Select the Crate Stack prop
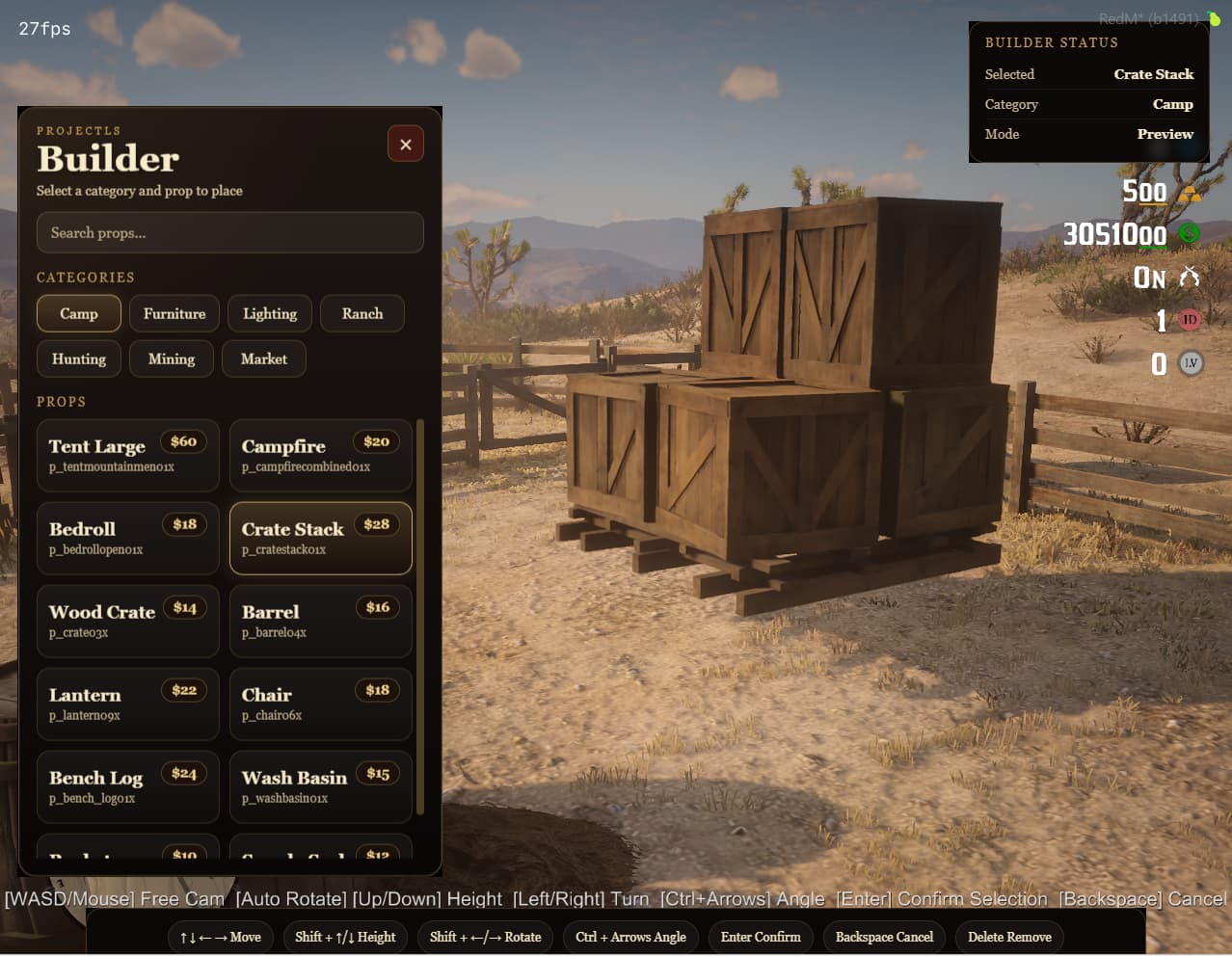Image resolution: width=1232 pixels, height=956 pixels. 320,539
